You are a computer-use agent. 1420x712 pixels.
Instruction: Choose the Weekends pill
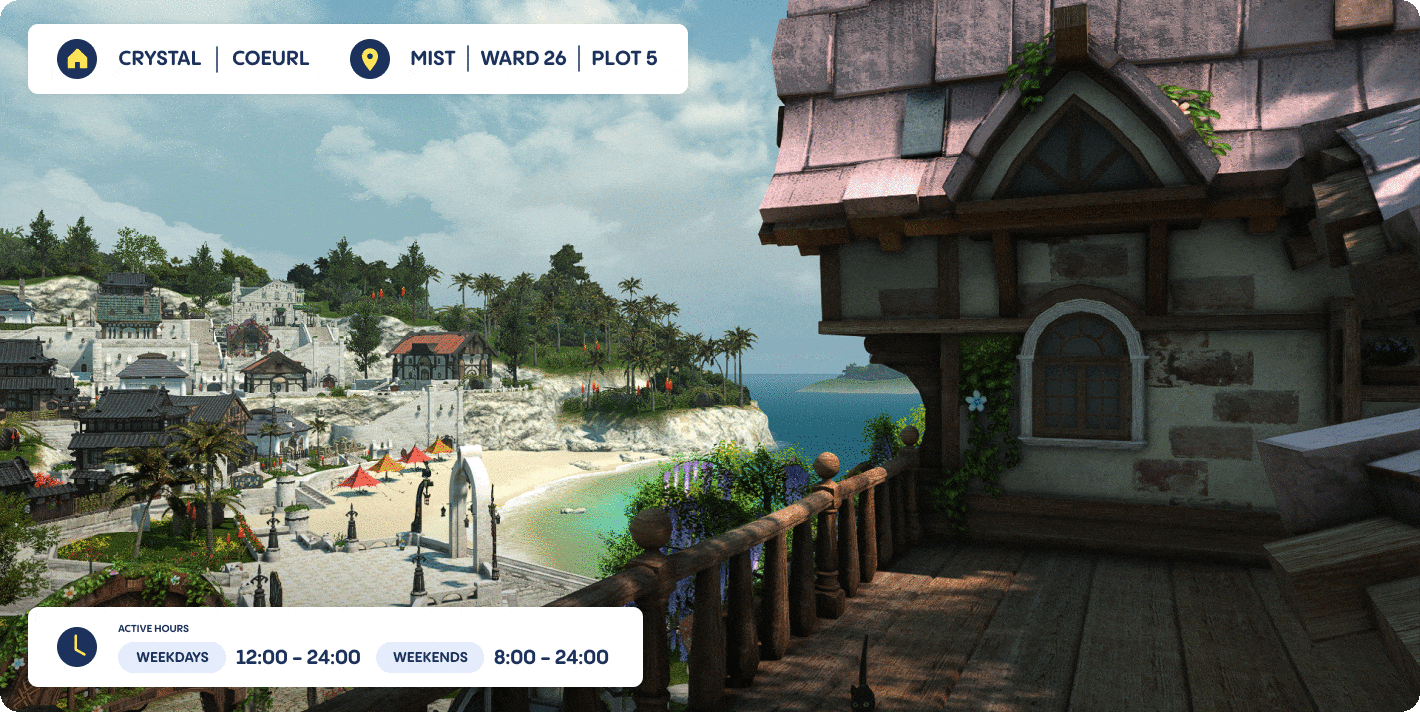(x=430, y=657)
